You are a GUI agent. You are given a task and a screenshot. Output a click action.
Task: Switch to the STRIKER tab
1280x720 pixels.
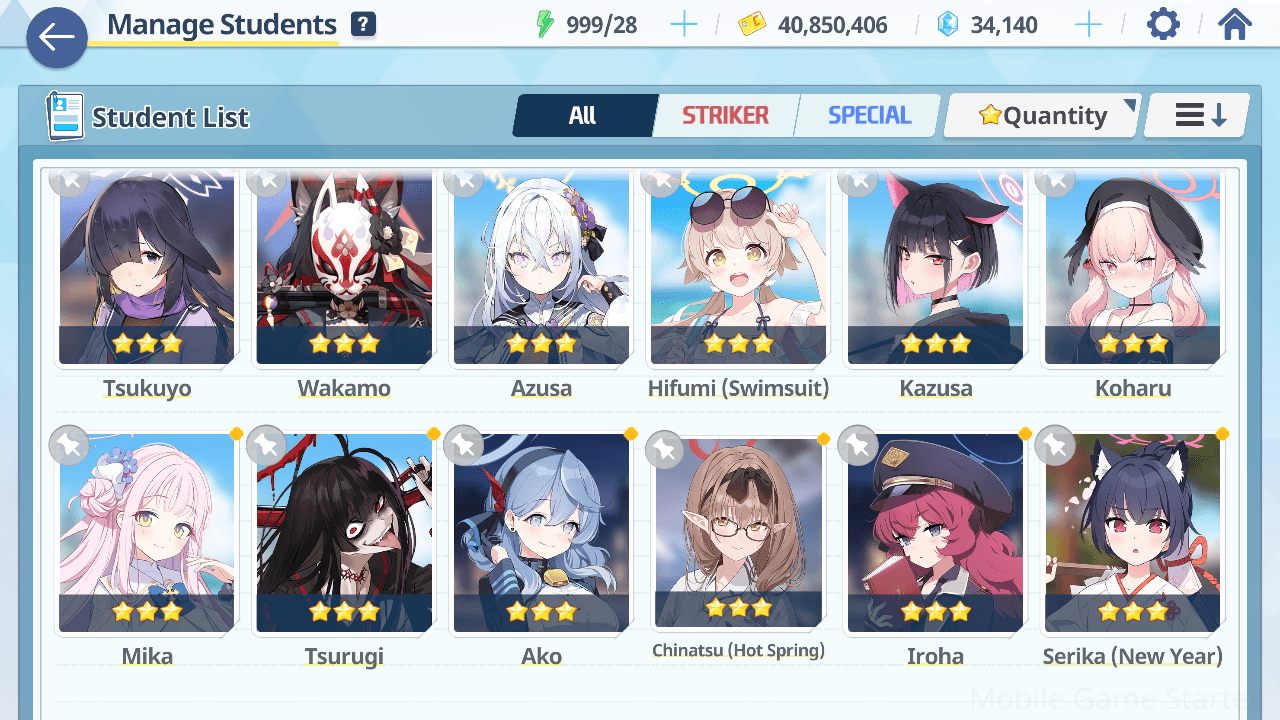click(725, 116)
